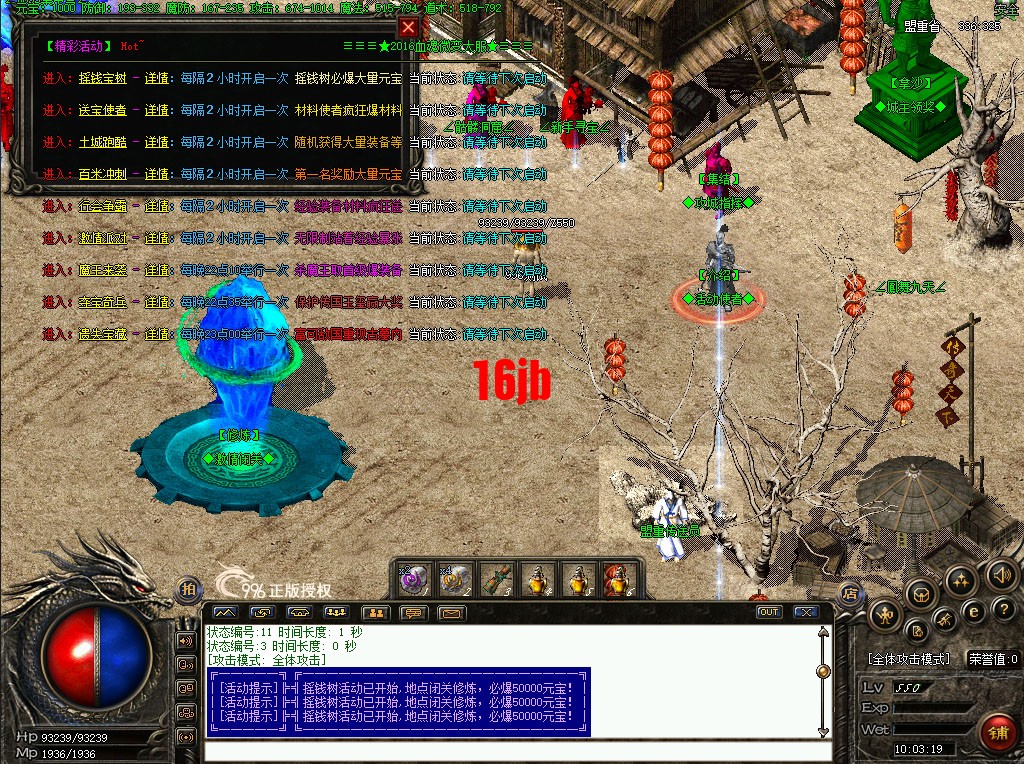Open the red 铺 stall button
The width and height of the screenshot is (1024, 764).
coord(996,731)
